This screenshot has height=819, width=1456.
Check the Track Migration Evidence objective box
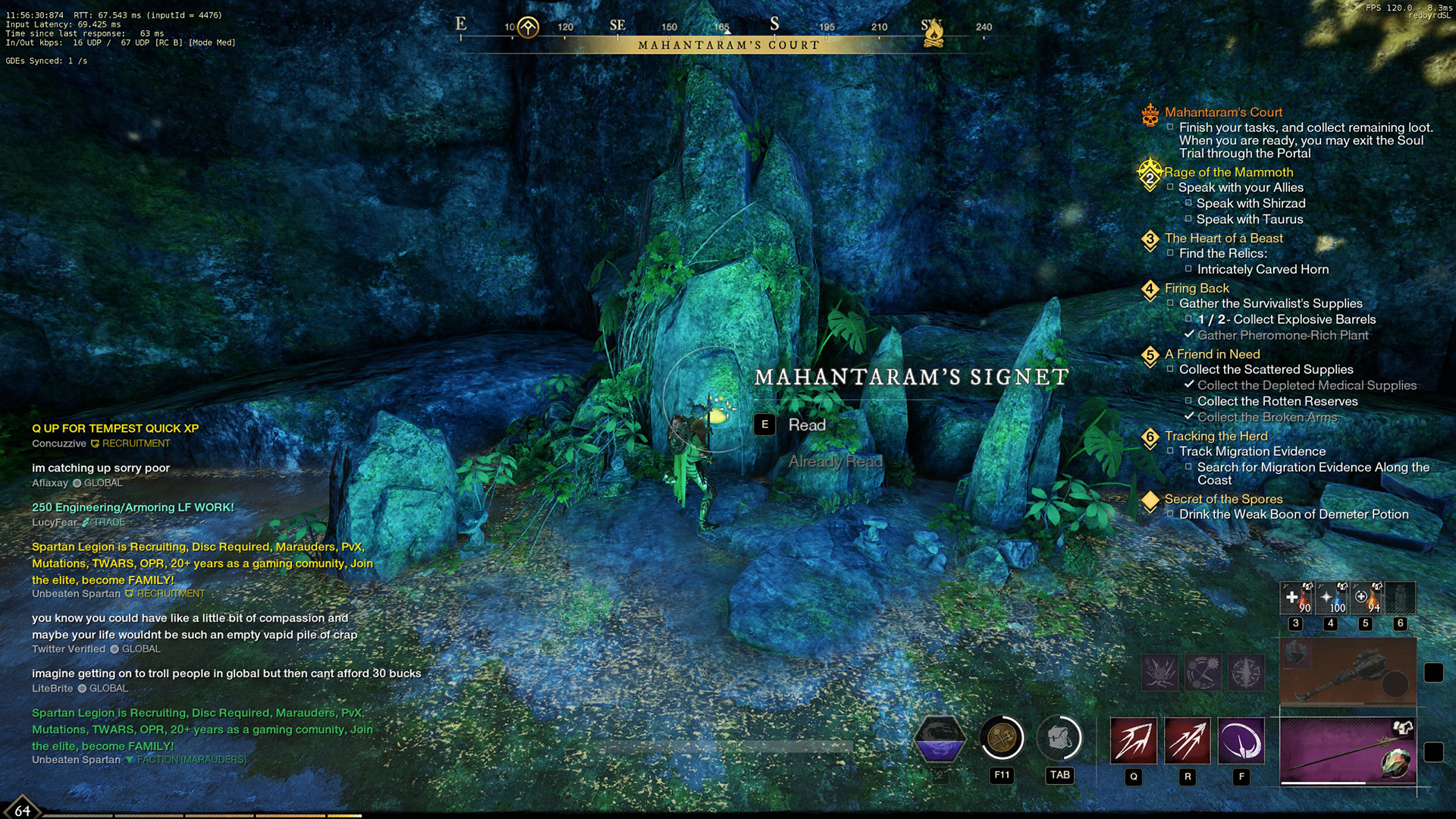(1172, 451)
